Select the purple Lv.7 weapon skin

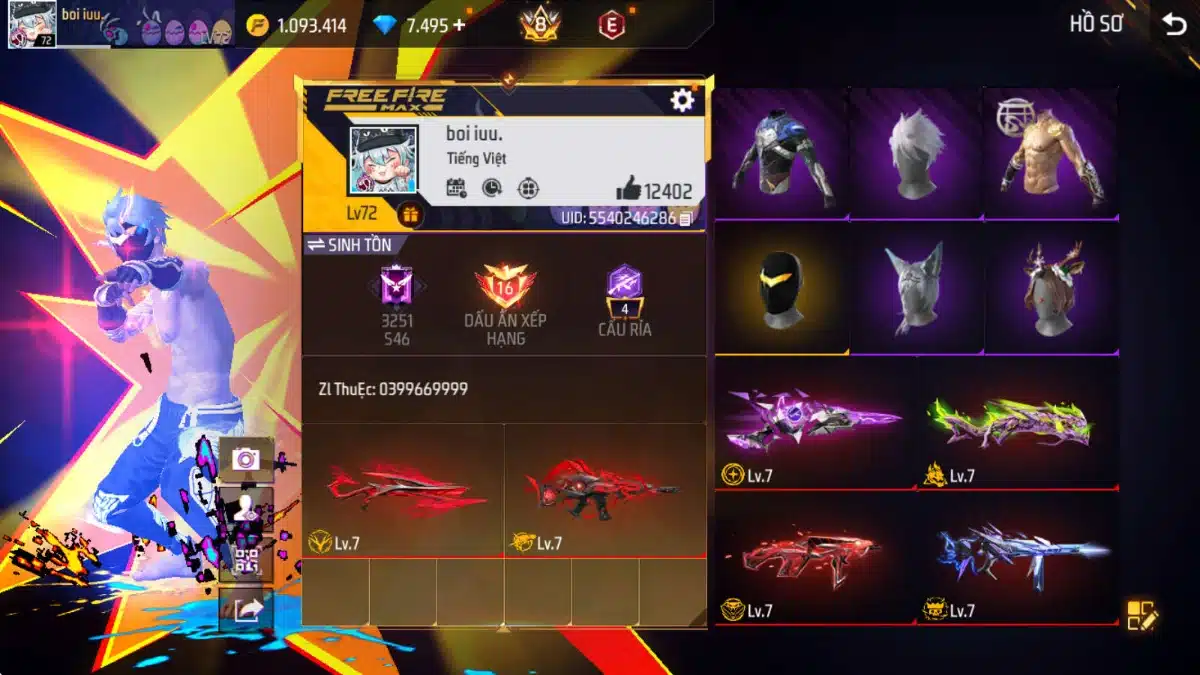[815, 420]
